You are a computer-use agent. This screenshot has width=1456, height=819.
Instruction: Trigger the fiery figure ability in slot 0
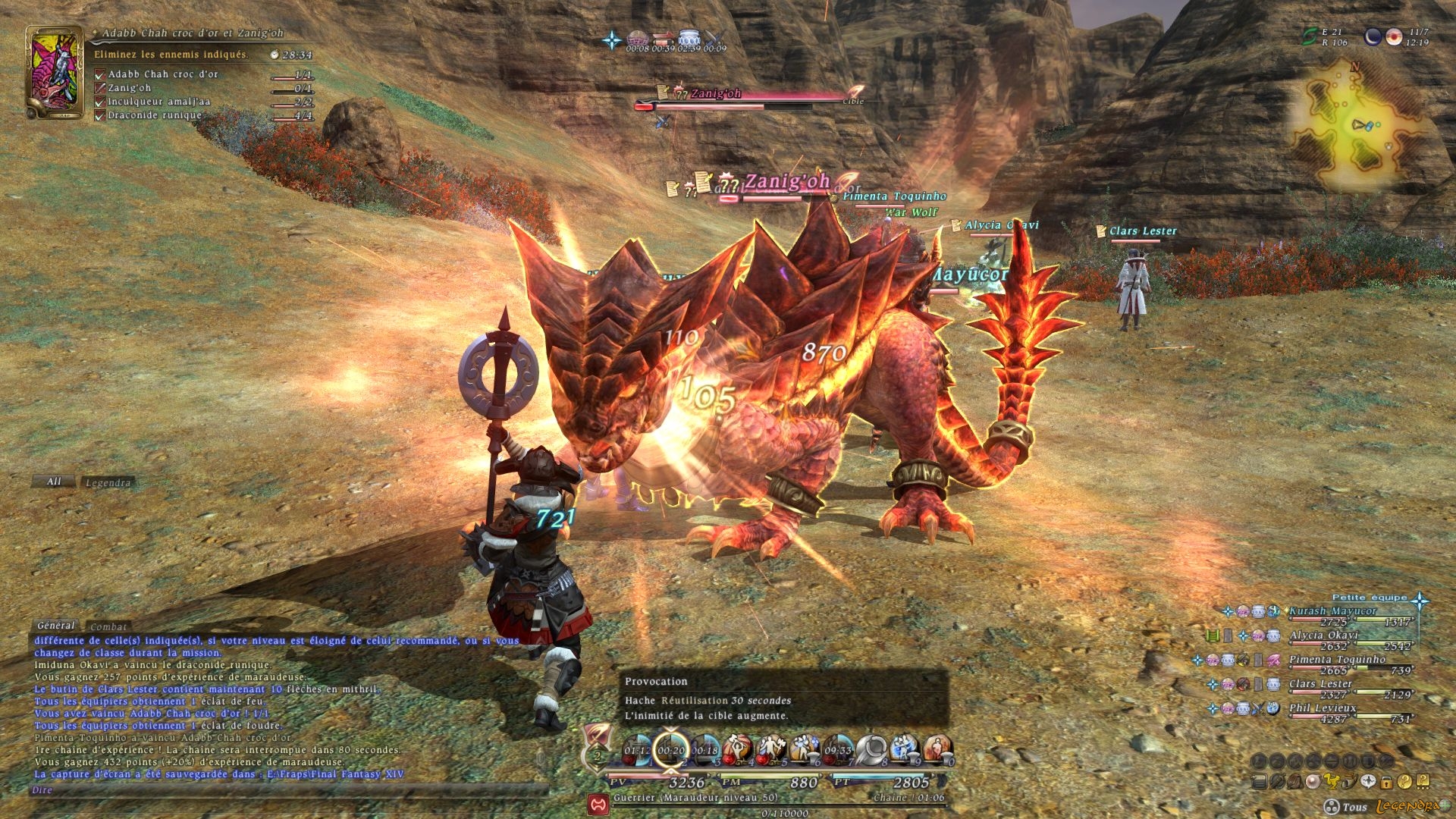pyautogui.click(x=937, y=749)
